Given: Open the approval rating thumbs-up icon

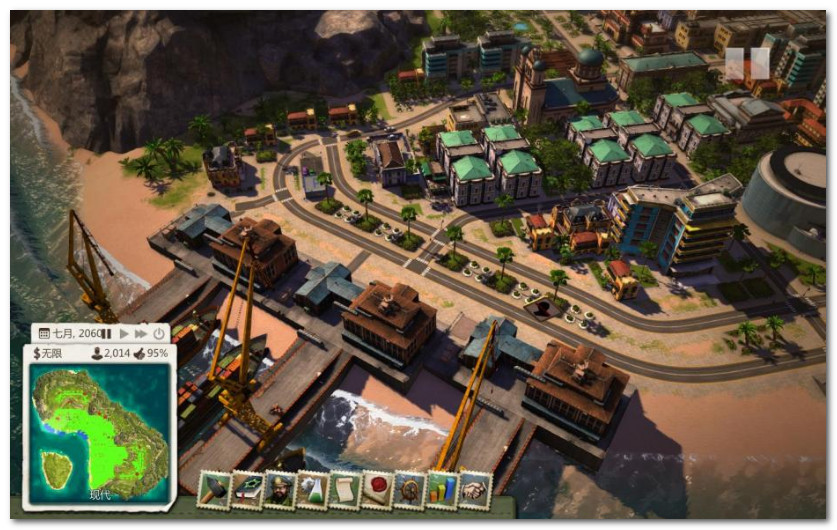Looking at the screenshot, I should (138, 353).
